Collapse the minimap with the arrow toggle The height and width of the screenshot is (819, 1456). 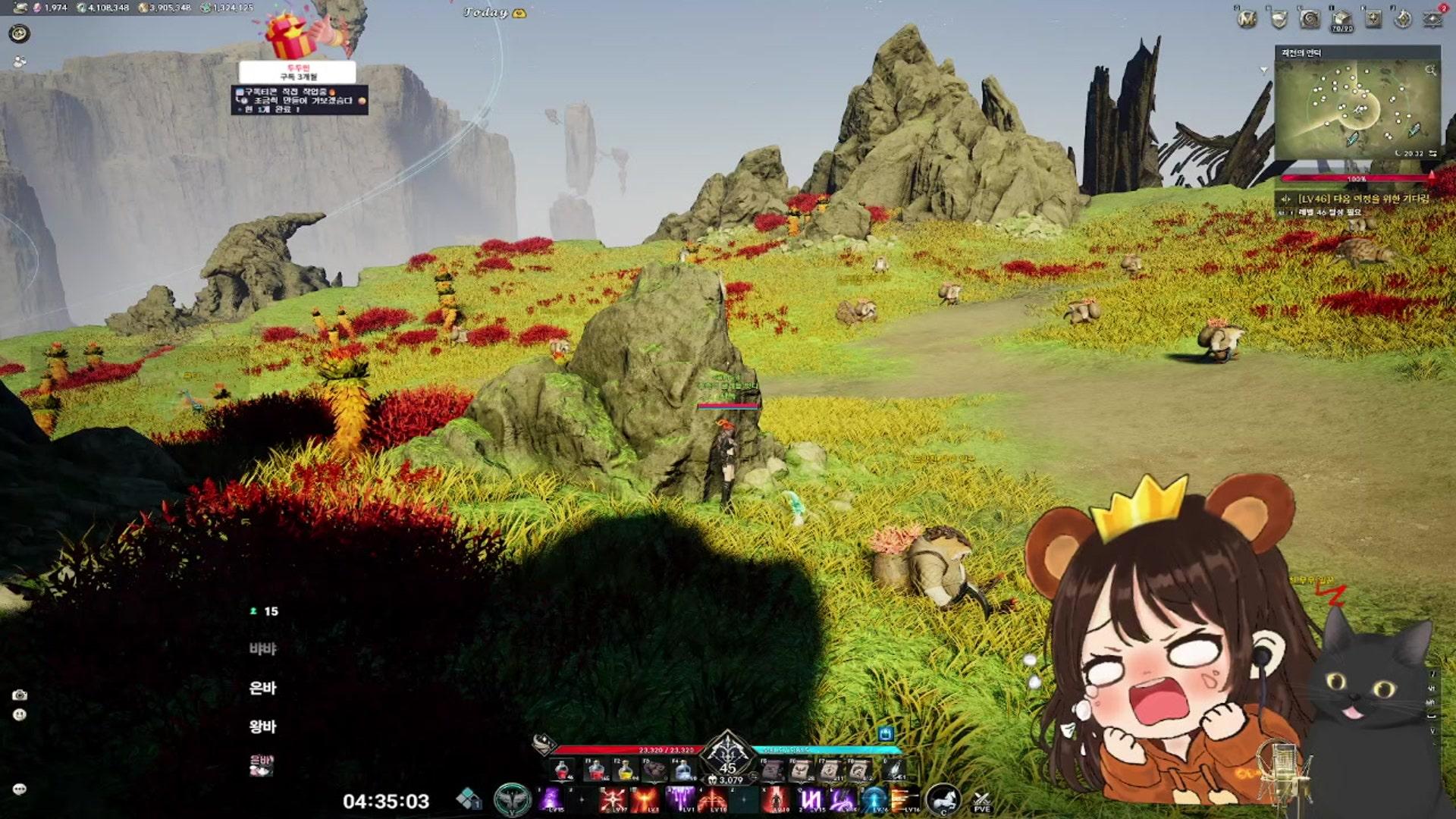pos(1264,71)
